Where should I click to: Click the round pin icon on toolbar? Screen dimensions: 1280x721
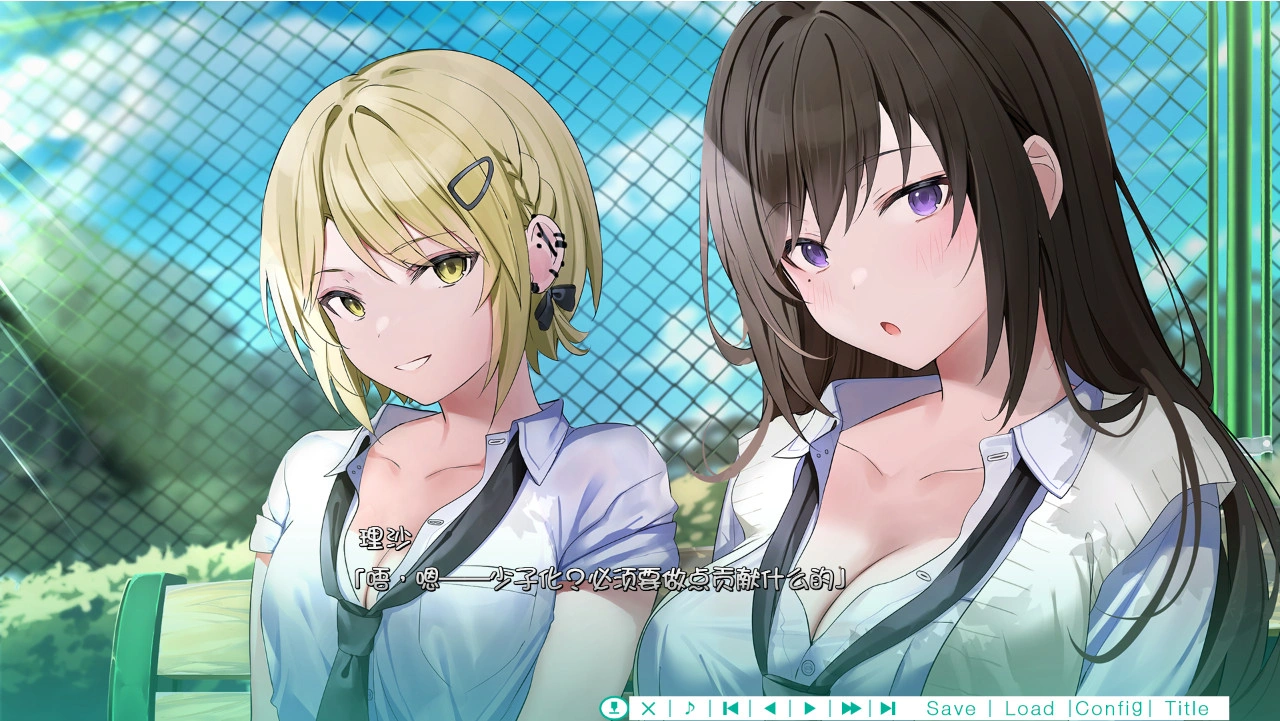(613, 708)
